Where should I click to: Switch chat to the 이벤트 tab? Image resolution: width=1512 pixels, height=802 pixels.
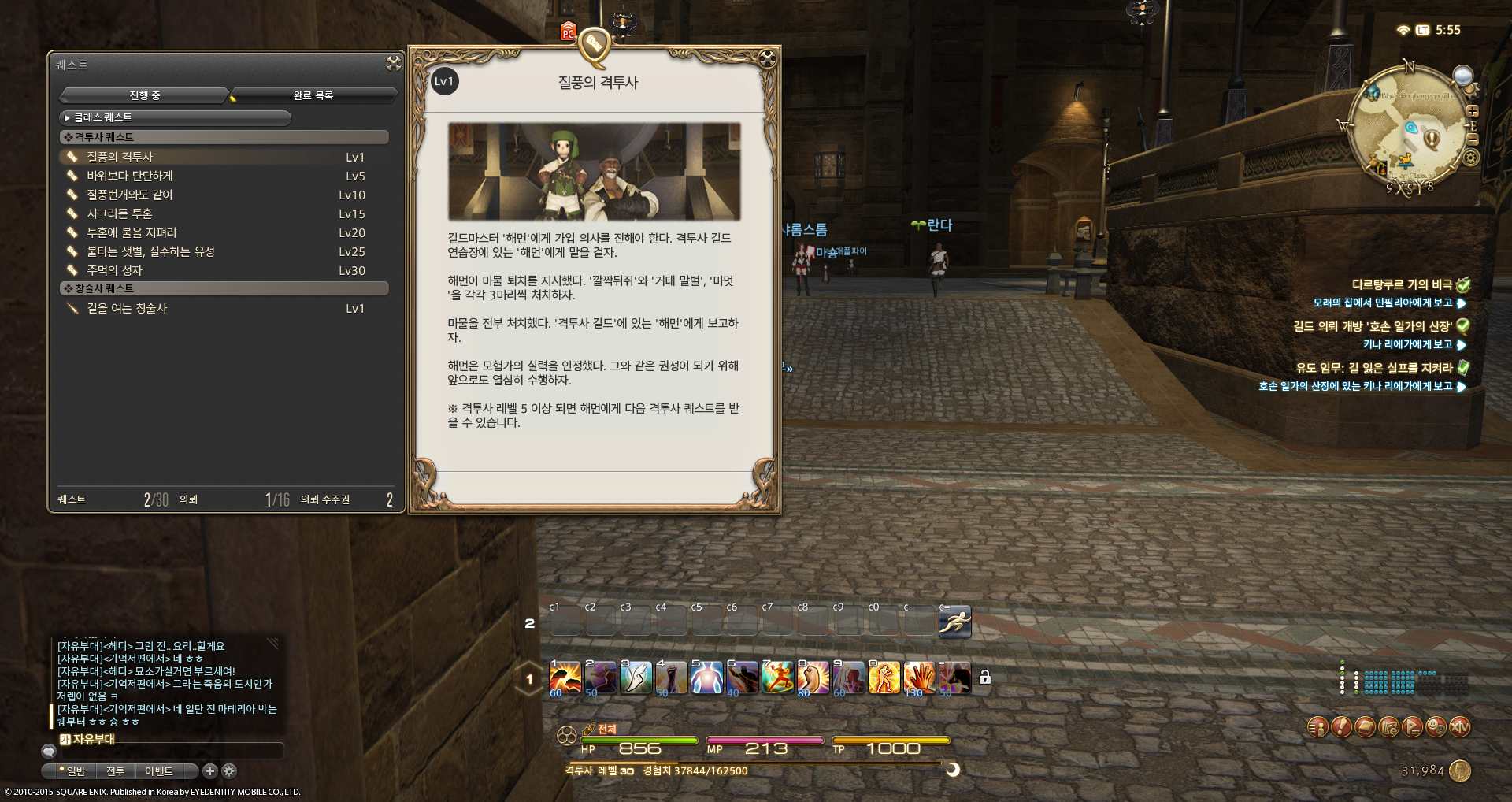[158, 771]
